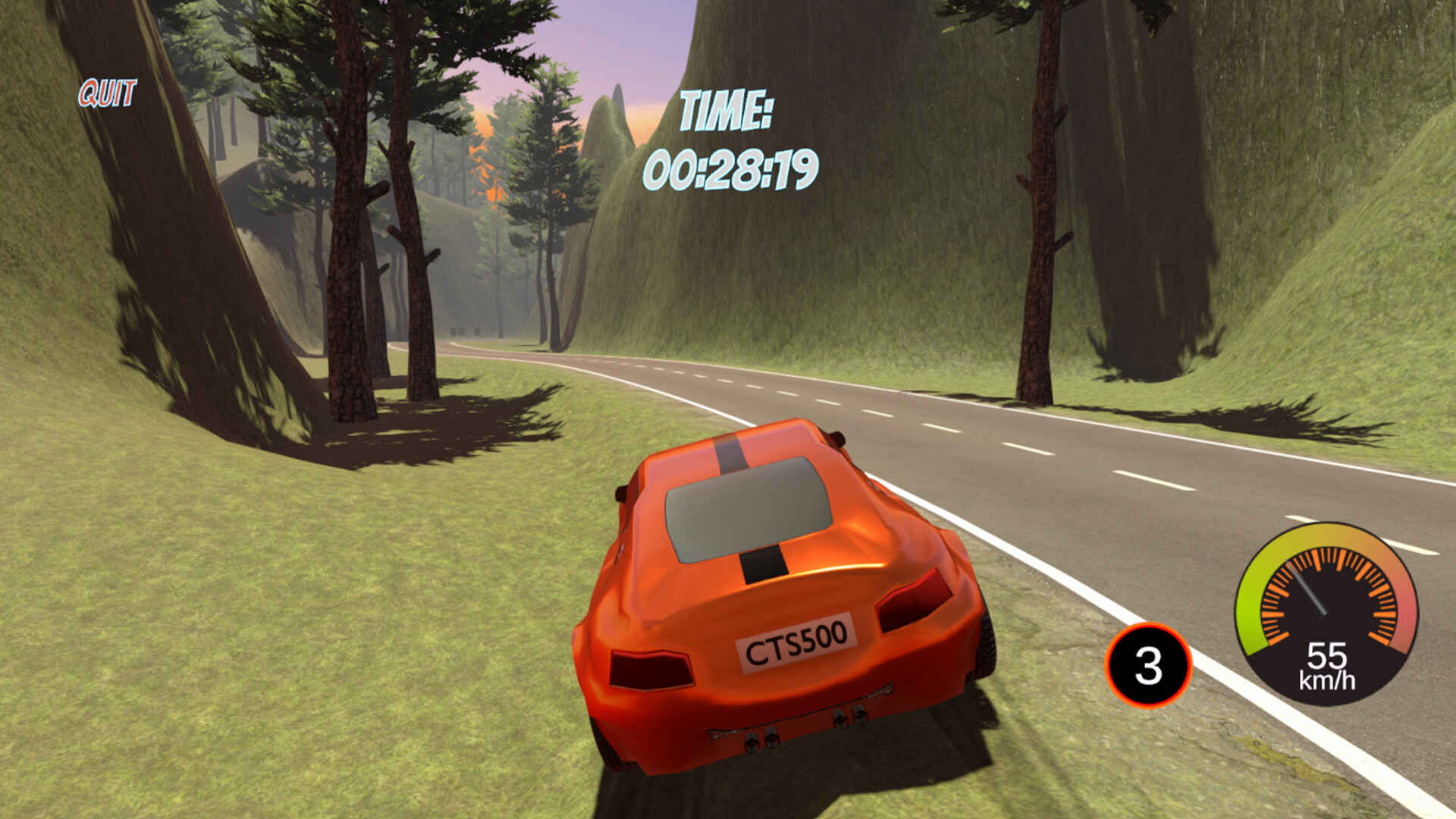Select the black gear circle with orange ring
Screen dimensions: 1456x819
1150,664
